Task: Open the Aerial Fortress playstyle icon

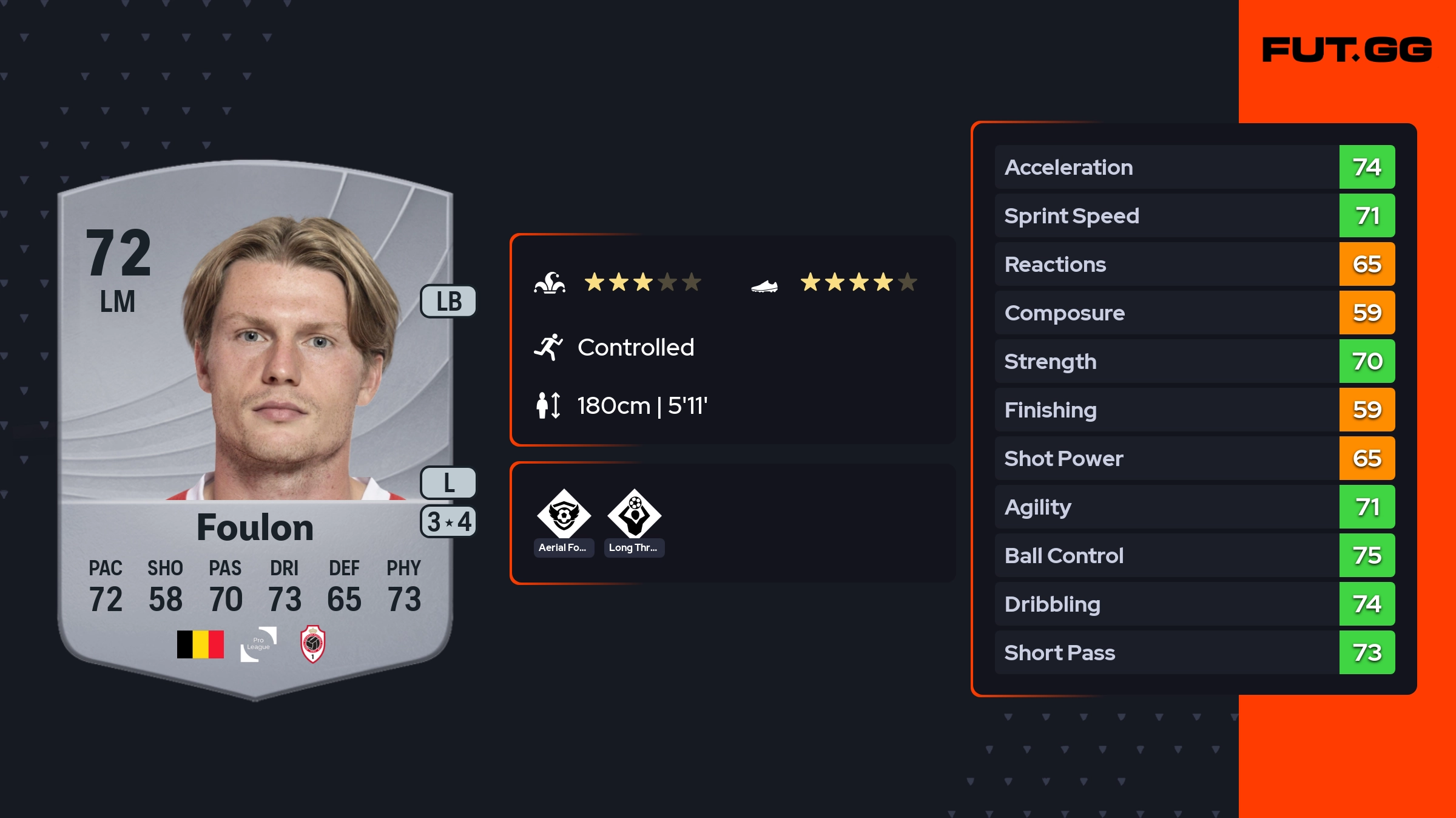Action: pyautogui.click(x=564, y=515)
